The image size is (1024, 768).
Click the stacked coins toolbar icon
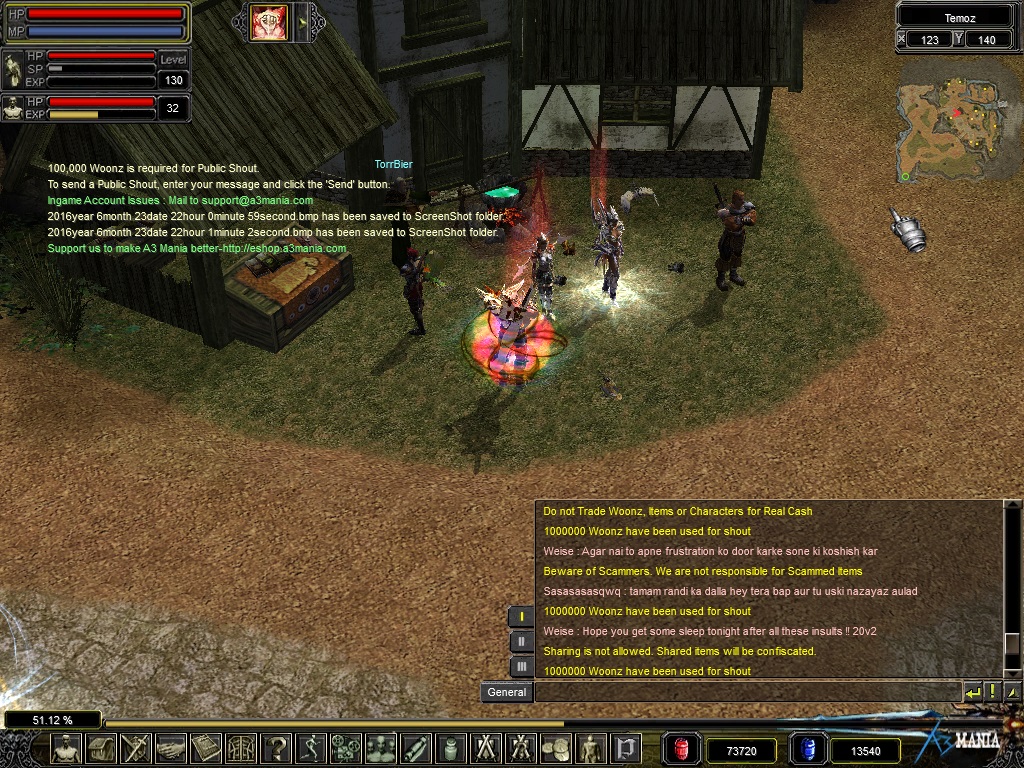[x=554, y=748]
